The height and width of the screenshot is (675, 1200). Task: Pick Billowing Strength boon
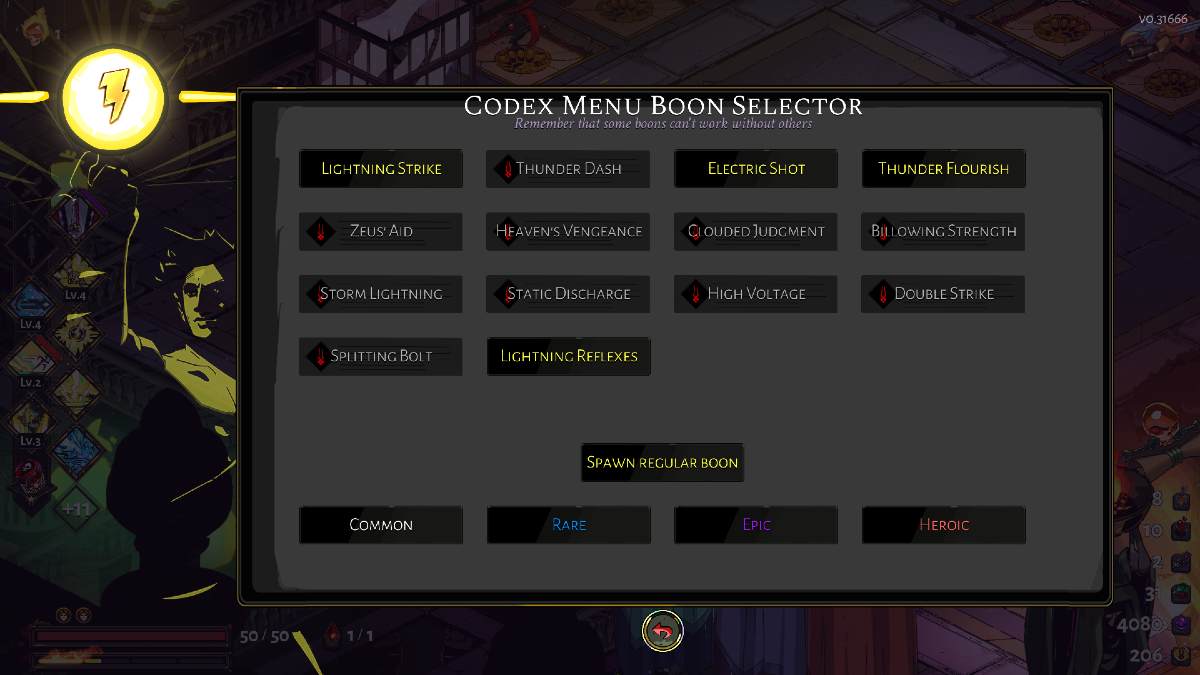tap(943, 231)
